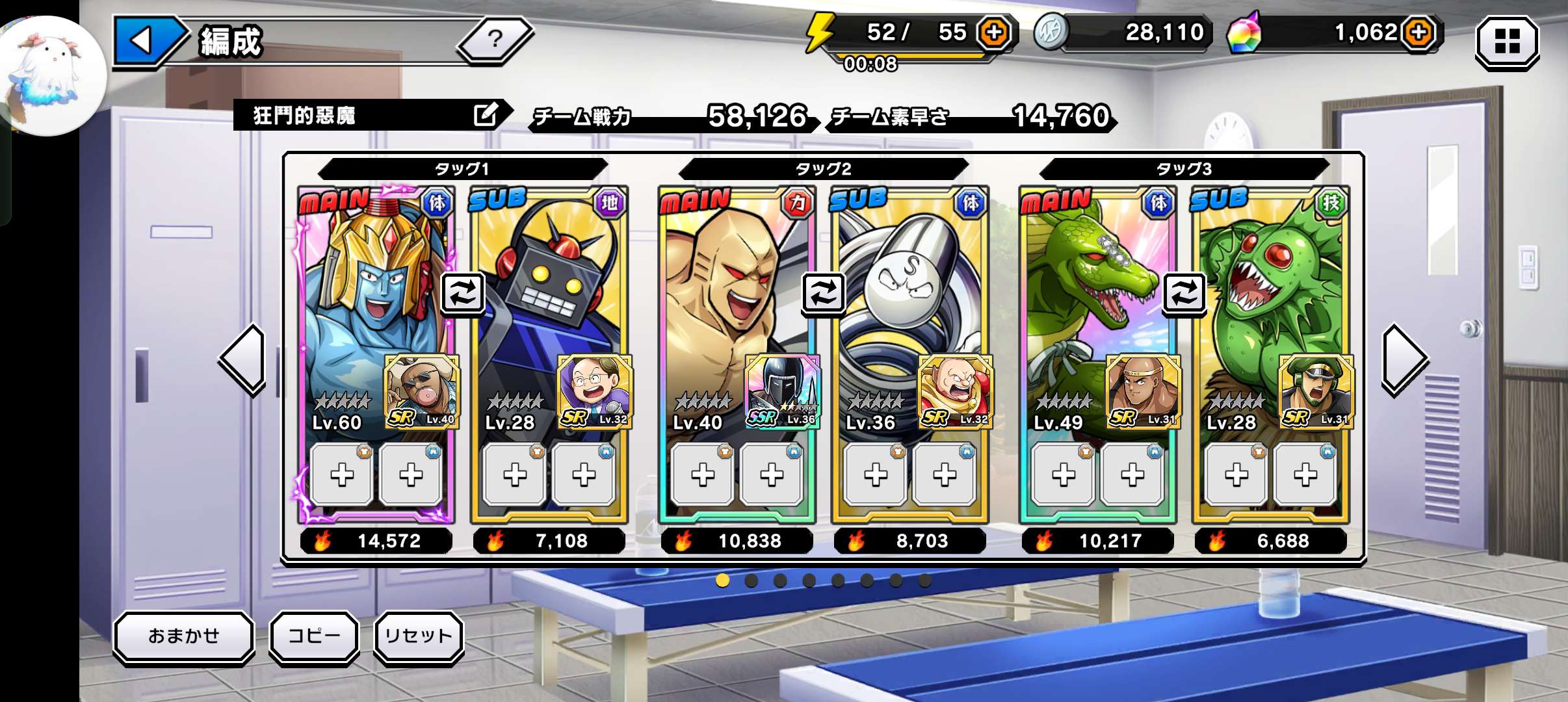The height and width of the screenshot is (702, 1568).
Task: Swap main and sub in タッグ1
Action: (462, 293)
